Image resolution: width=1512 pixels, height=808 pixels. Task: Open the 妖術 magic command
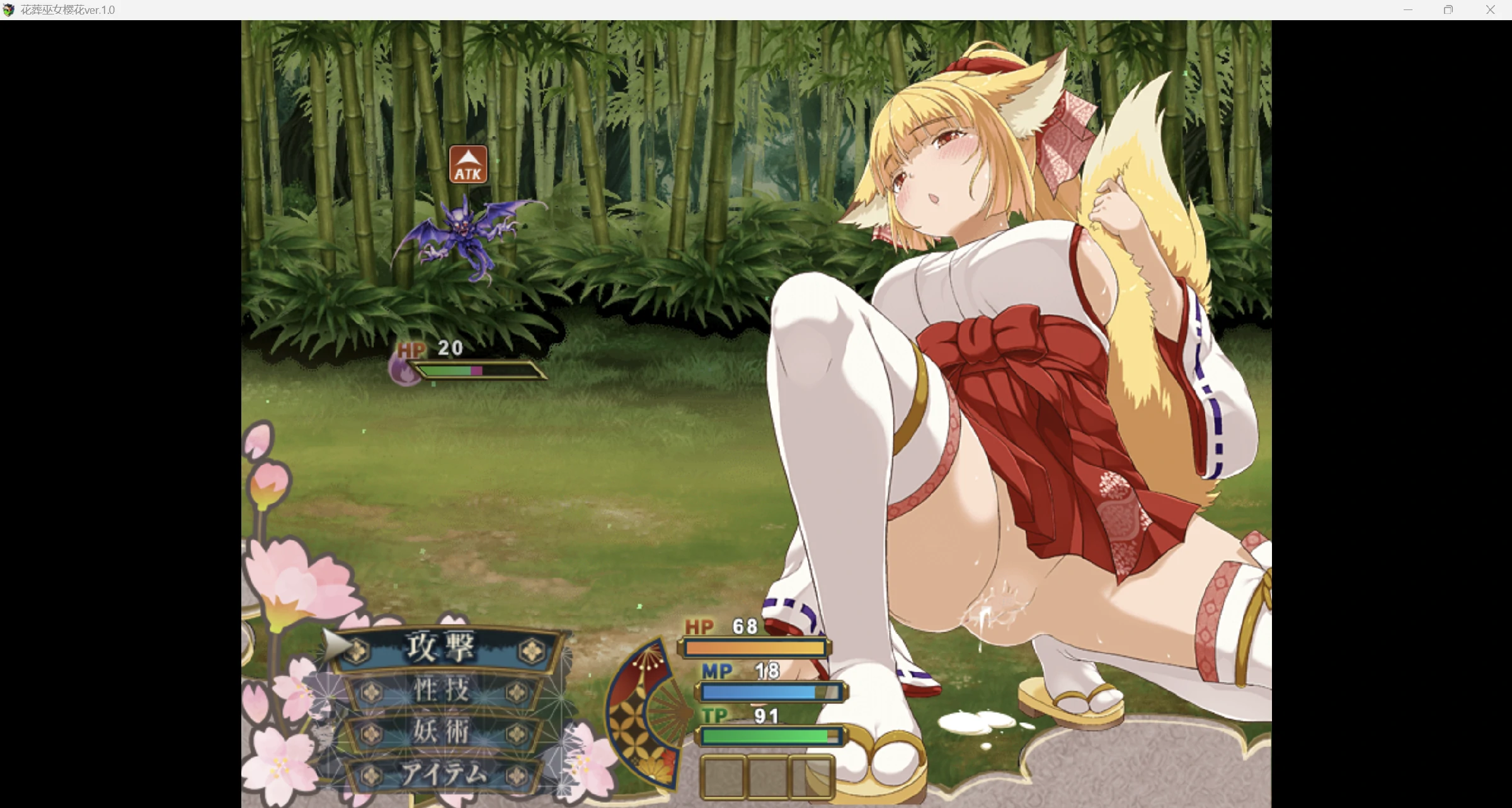click(x=442, y=732)
